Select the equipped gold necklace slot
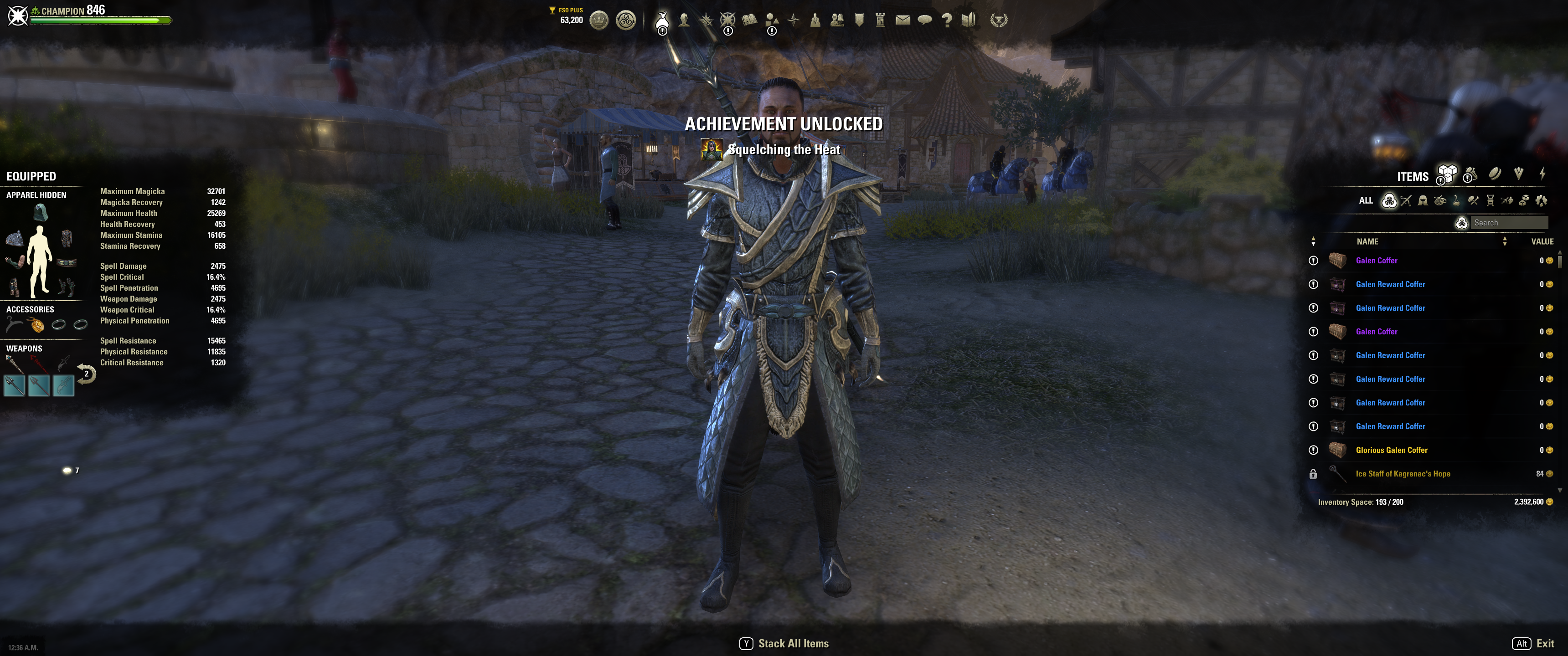Image resolution: width=1568 pixels, height=656 pixels. [x=37, y=326]
